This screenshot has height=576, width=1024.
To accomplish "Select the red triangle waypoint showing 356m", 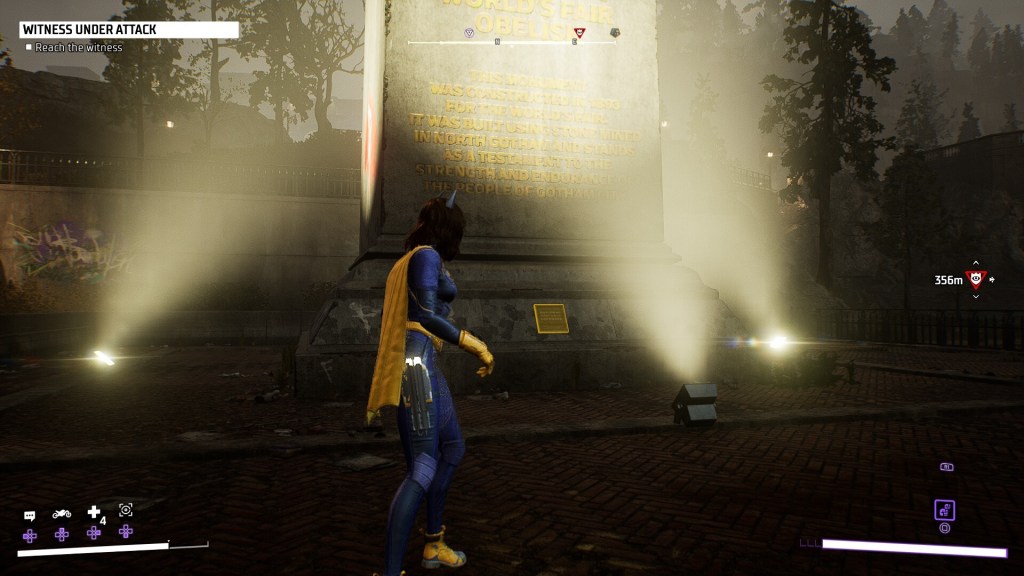I will pos(976,279).
